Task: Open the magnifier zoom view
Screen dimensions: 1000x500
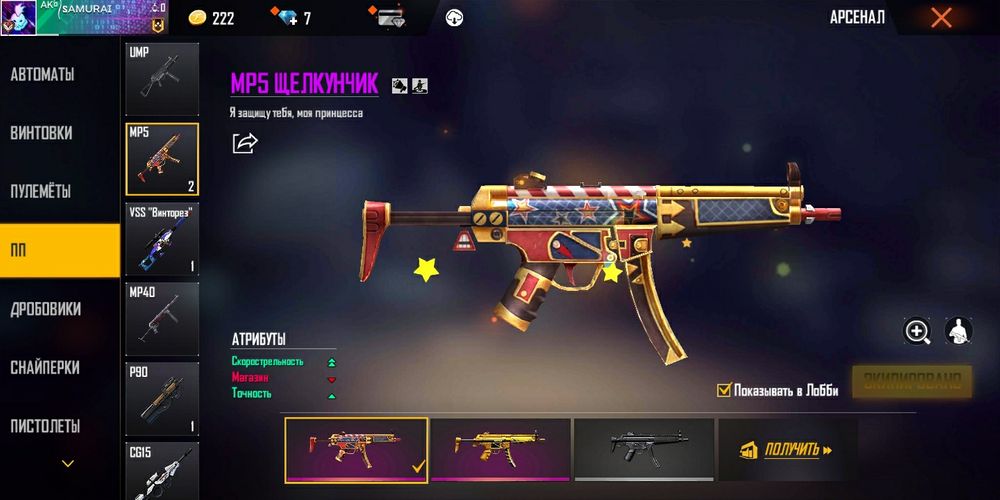Action: coord(917,331)
